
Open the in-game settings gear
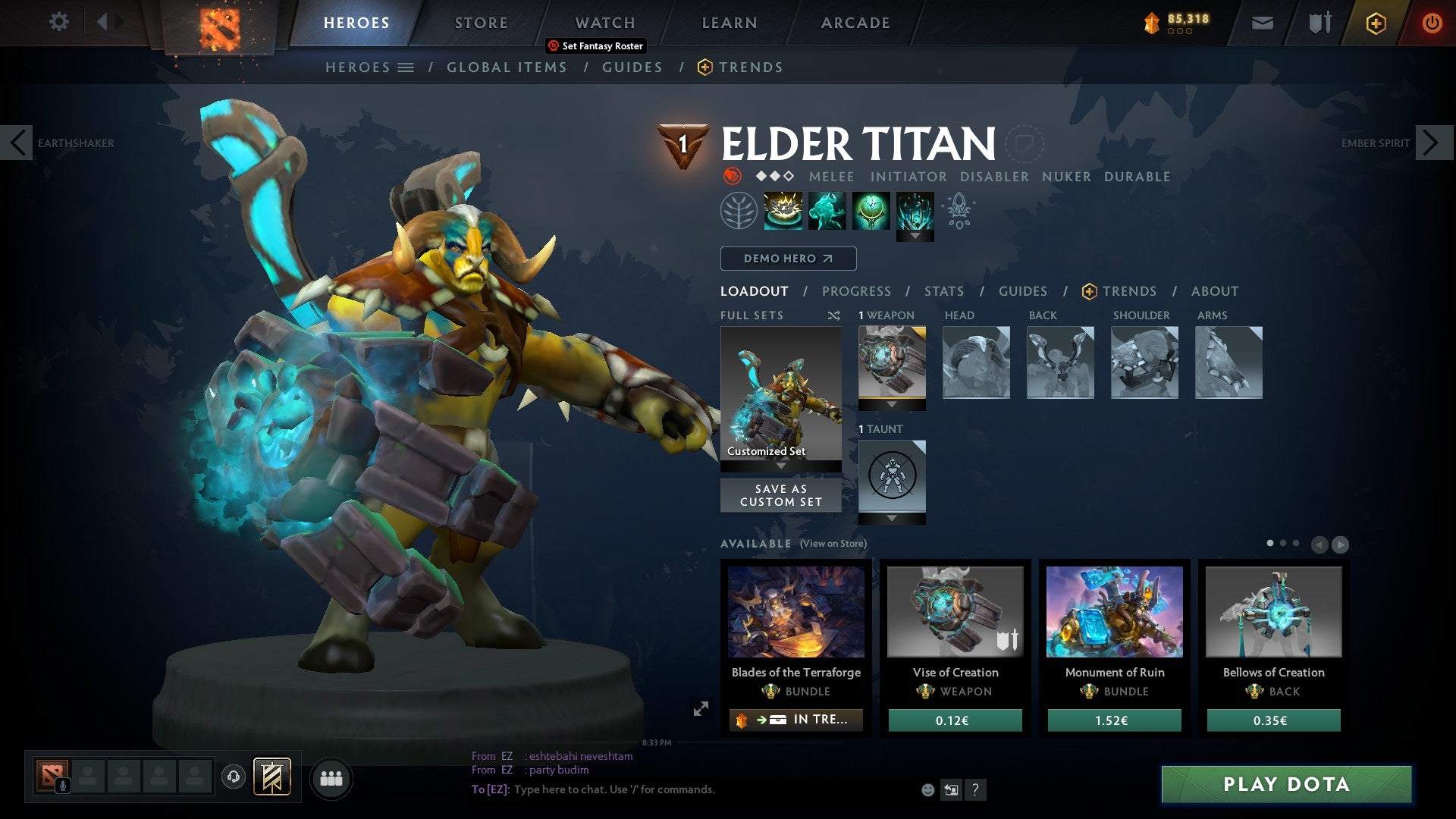pos(58,21)
